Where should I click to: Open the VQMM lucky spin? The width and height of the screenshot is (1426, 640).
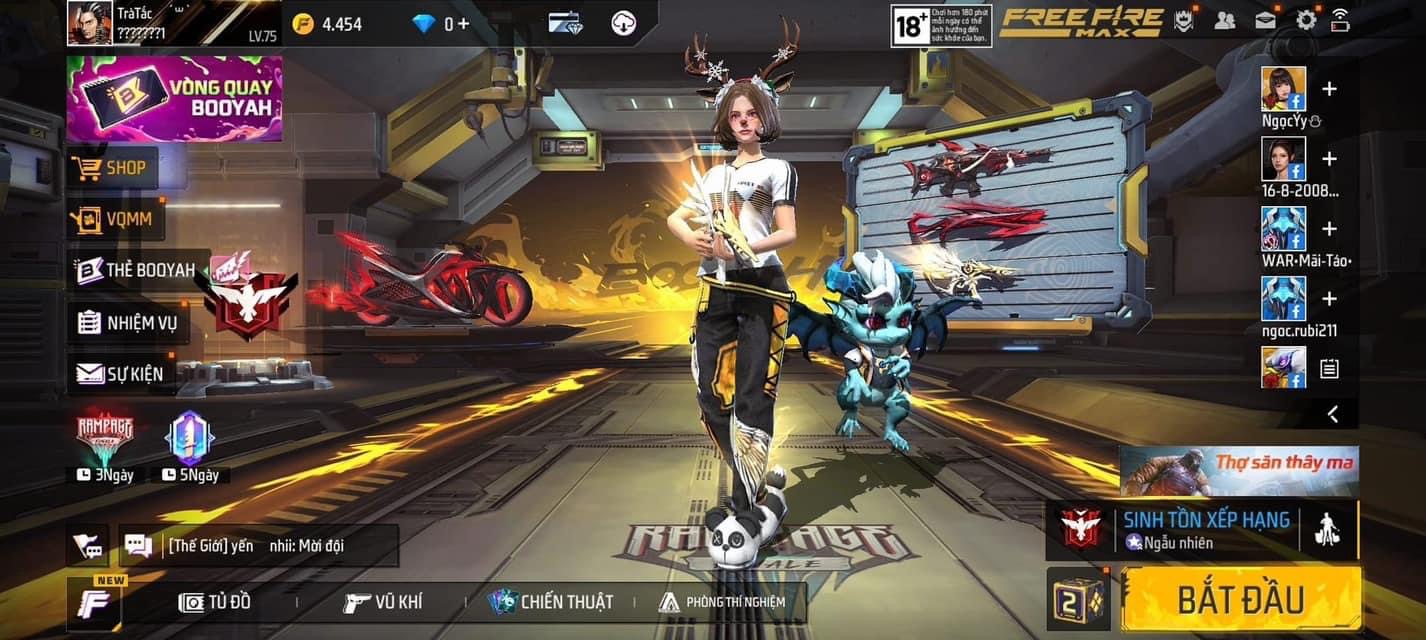tap(115, 219)
